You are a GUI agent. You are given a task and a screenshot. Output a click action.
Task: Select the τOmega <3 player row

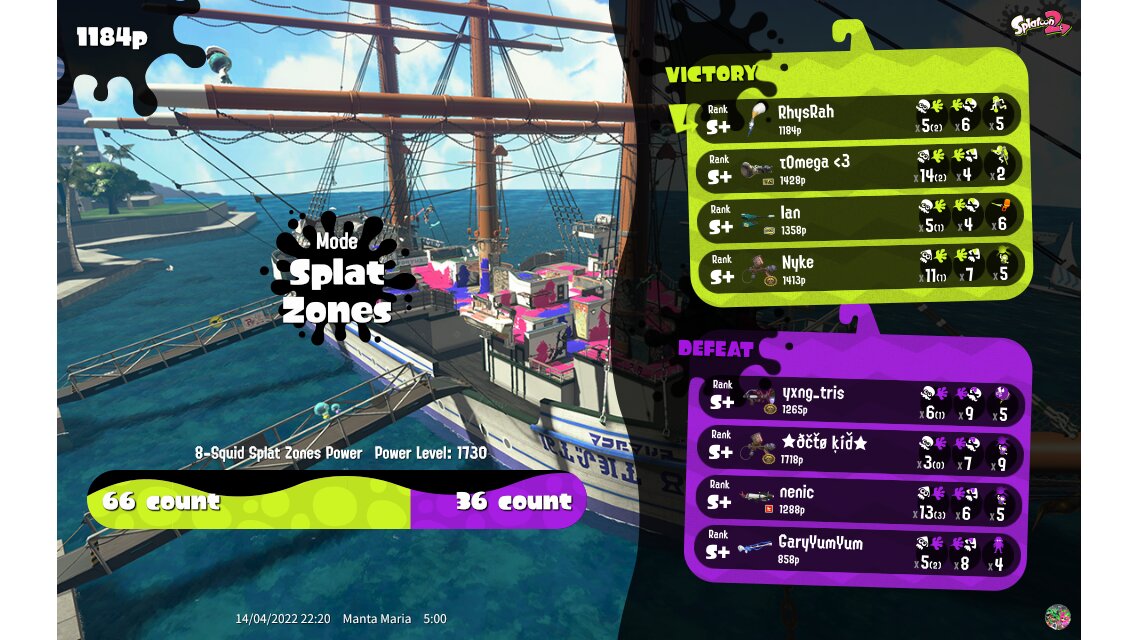tap(860, 166)
